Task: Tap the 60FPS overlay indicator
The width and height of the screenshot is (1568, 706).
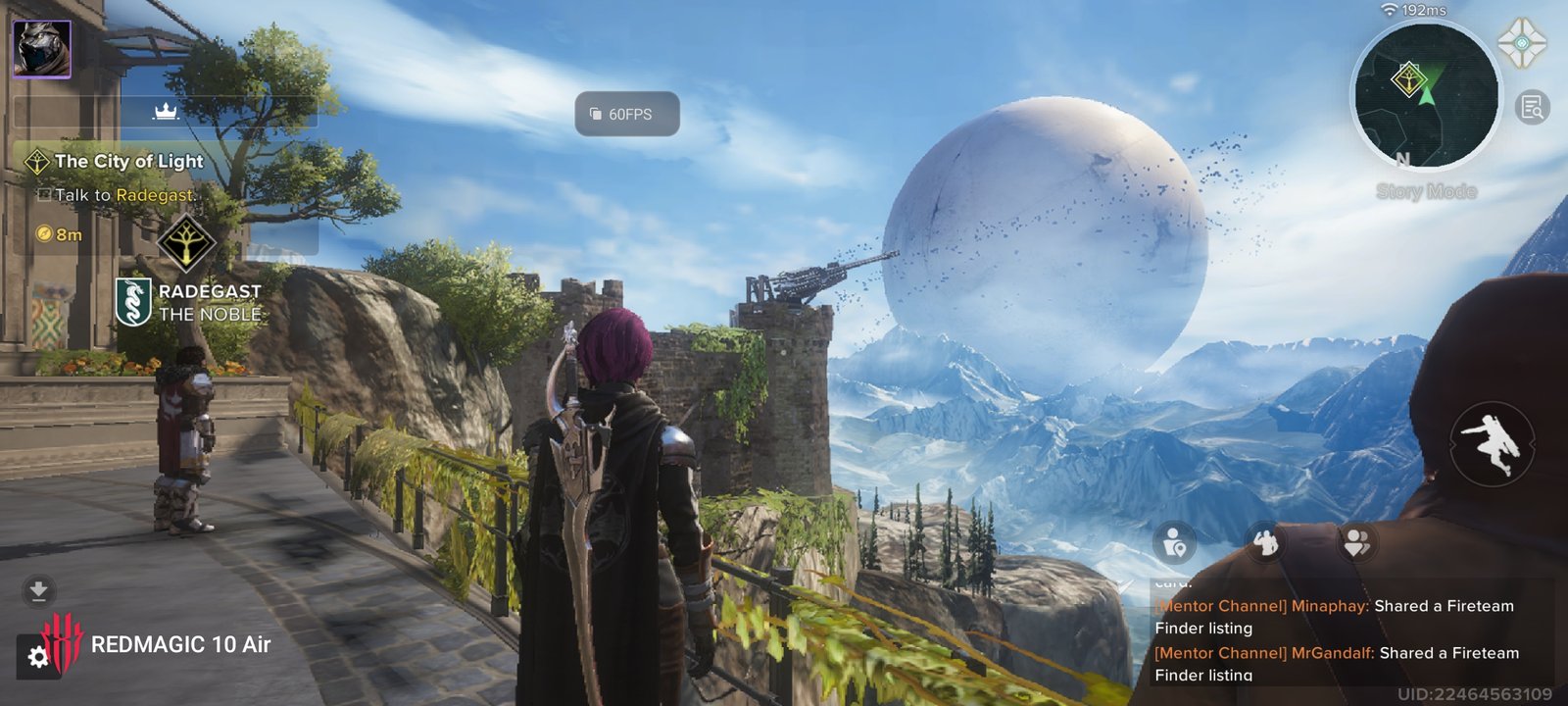Action: pyautogui.click(x=626, y=114)
